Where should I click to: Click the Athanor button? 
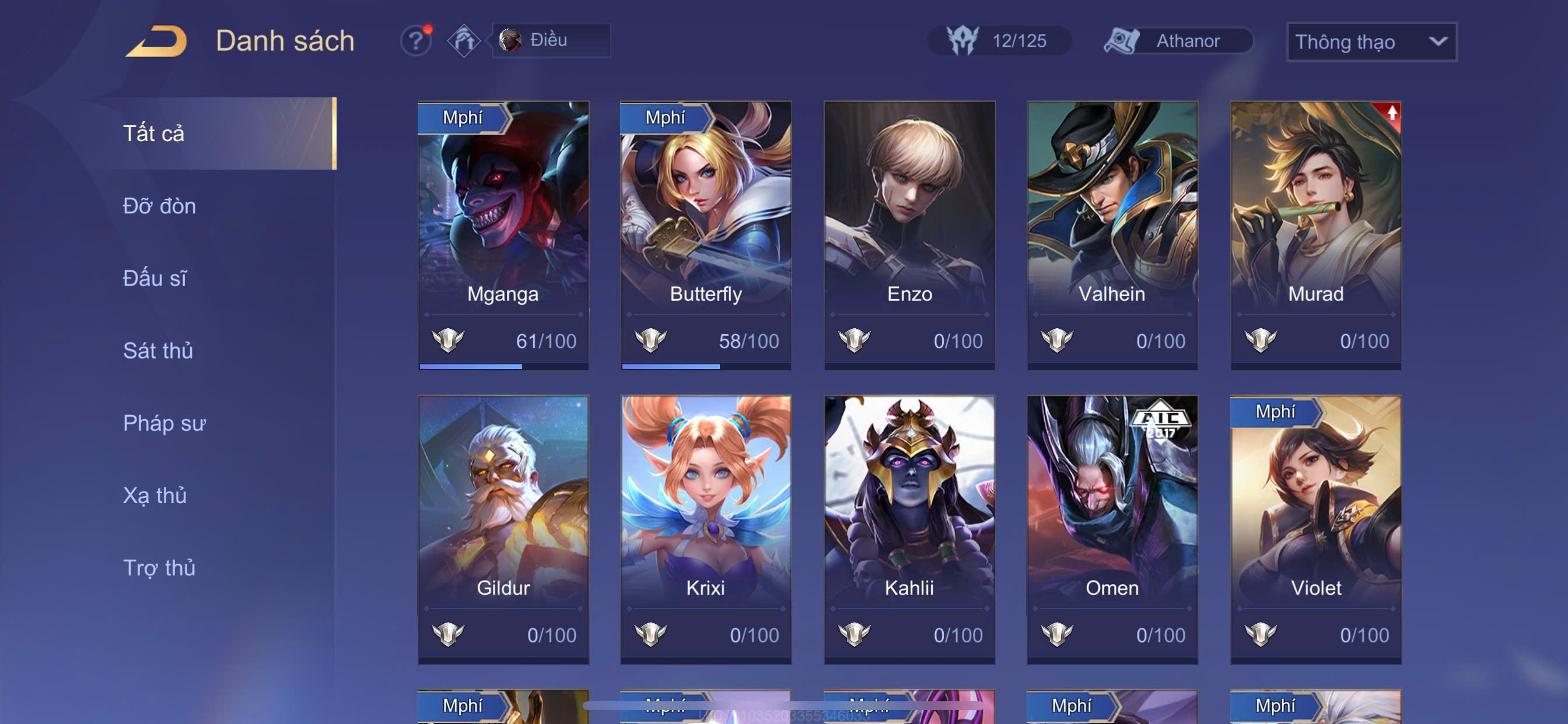1178,41
